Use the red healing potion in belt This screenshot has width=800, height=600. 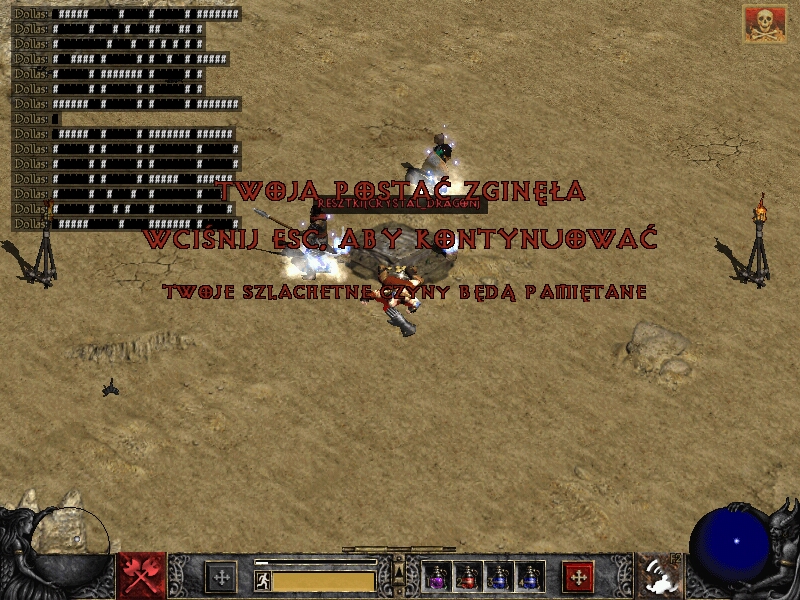point(468,577)
